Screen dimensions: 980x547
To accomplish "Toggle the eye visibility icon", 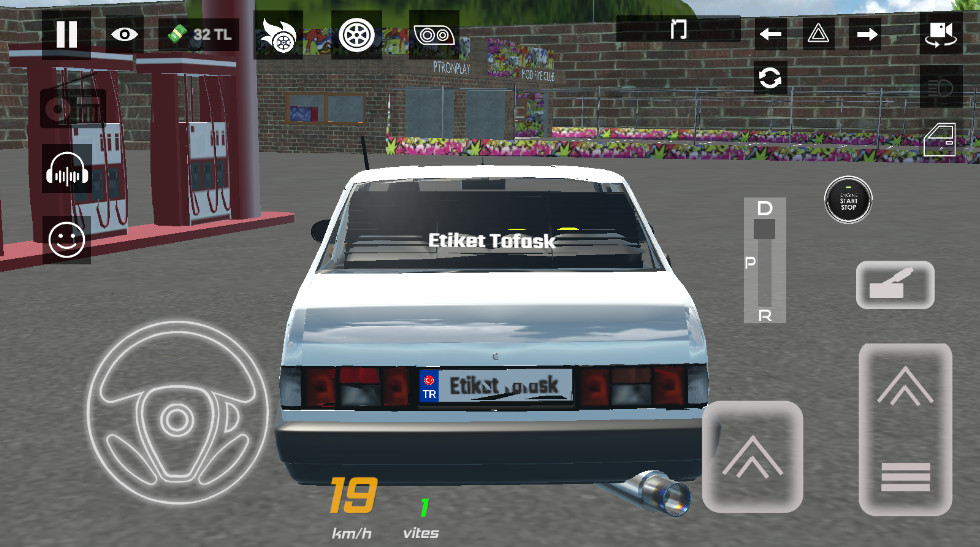I will pos(125,34).
